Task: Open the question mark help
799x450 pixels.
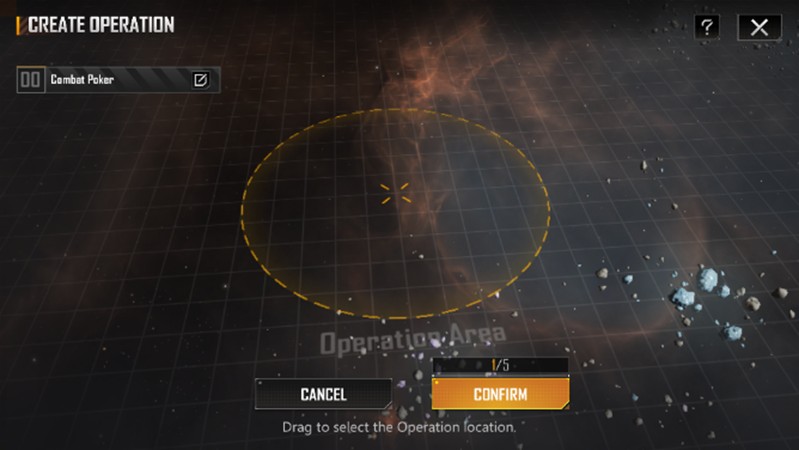Action: 707,27
